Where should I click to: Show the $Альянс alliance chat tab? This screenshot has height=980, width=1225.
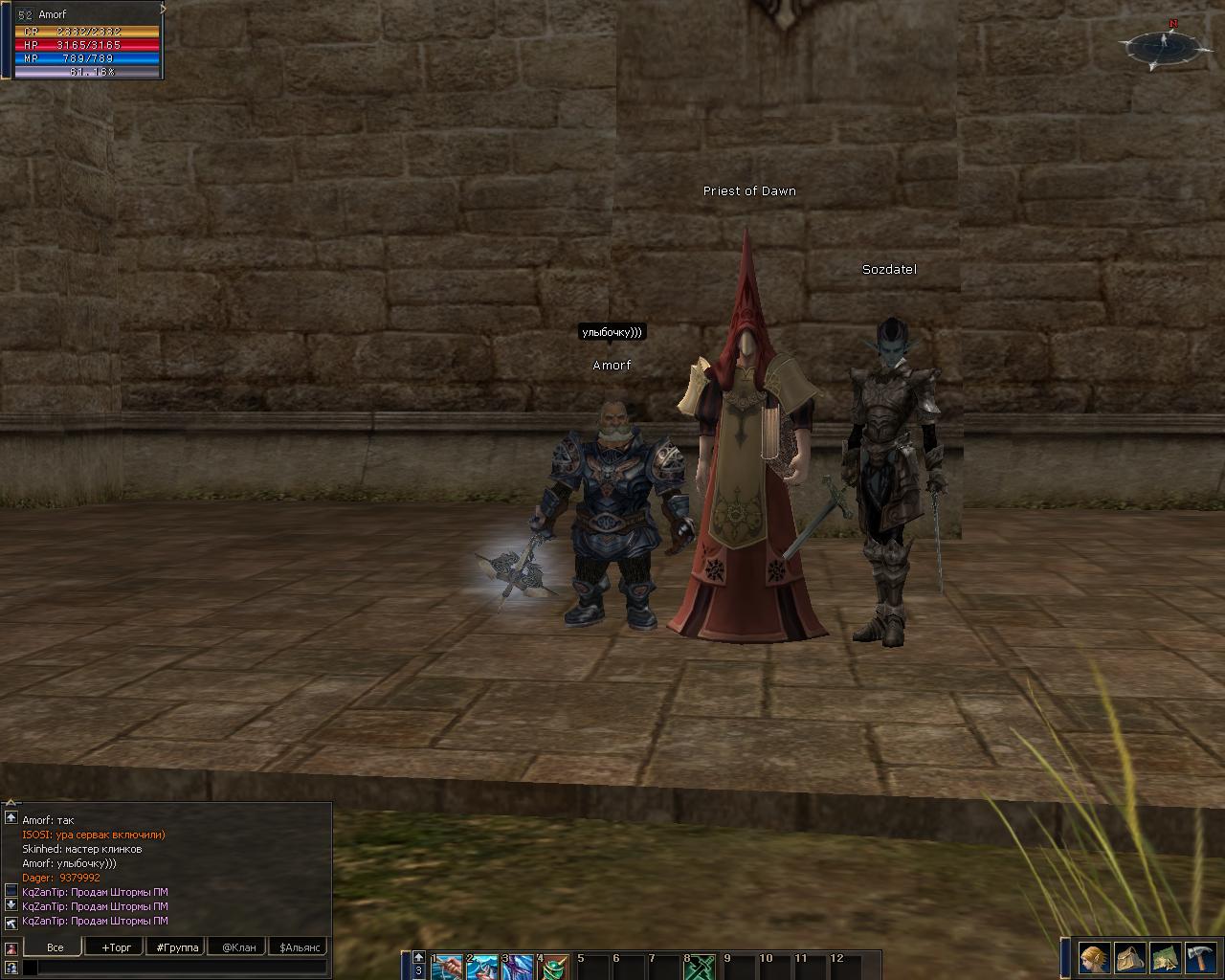(x=298, y=947)
